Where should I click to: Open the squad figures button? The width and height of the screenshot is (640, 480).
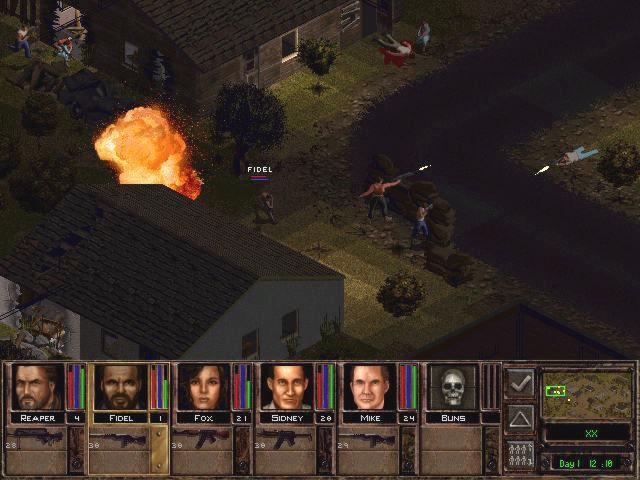tap(520, 453)
